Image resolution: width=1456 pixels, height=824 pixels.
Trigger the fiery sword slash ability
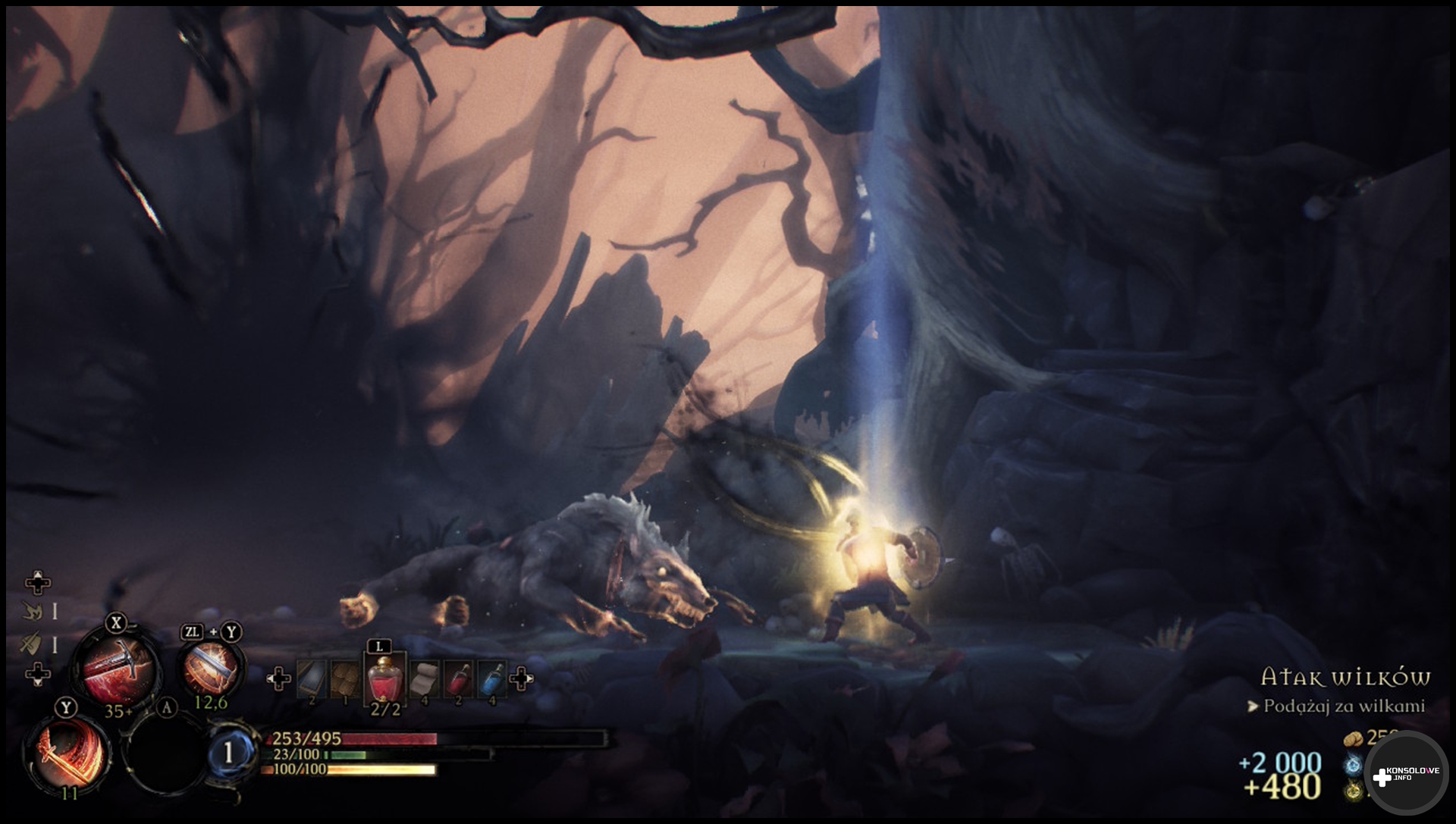click(x=67, y=752)
